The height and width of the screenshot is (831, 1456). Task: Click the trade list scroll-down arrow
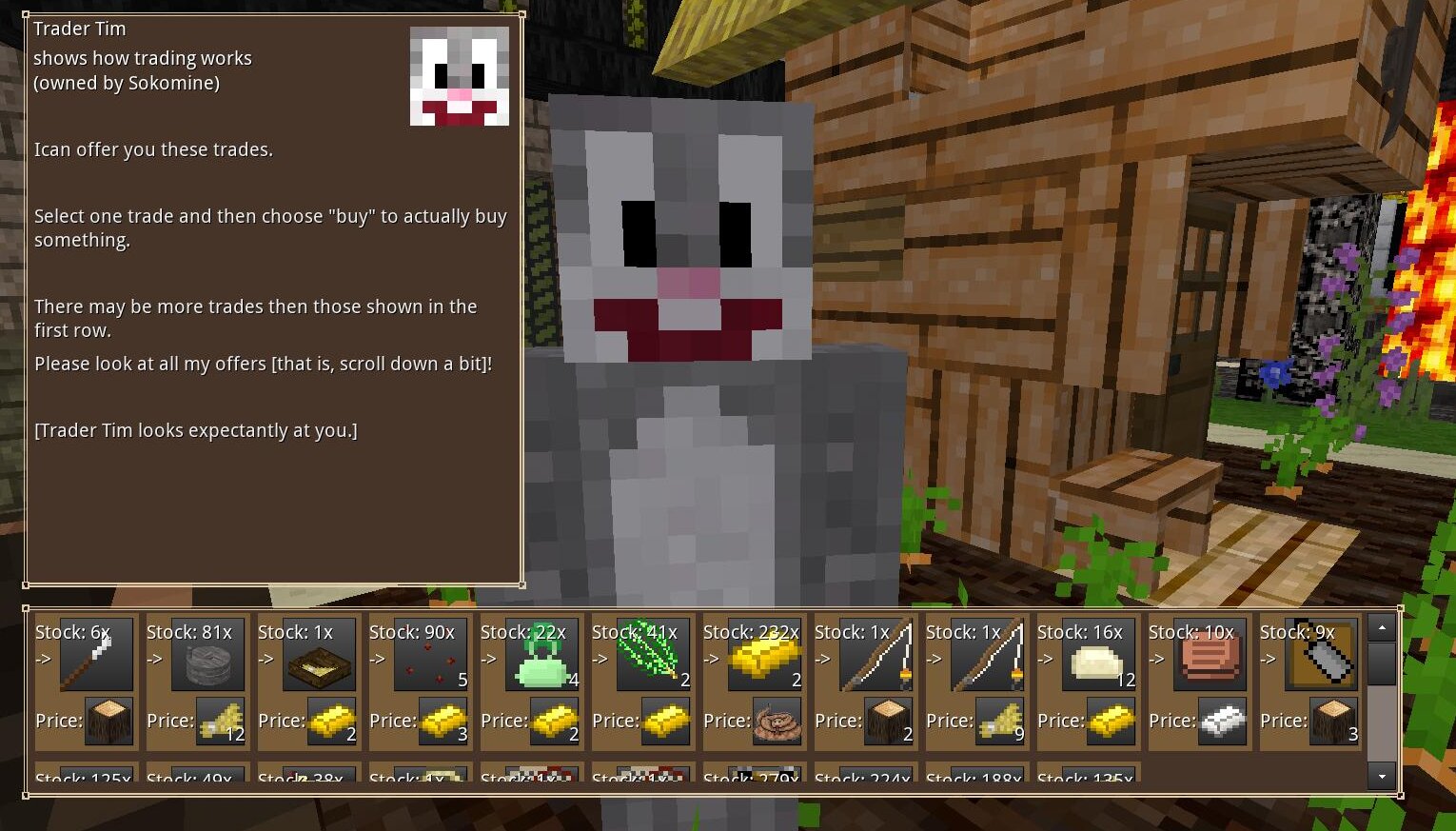[1382, 776]
